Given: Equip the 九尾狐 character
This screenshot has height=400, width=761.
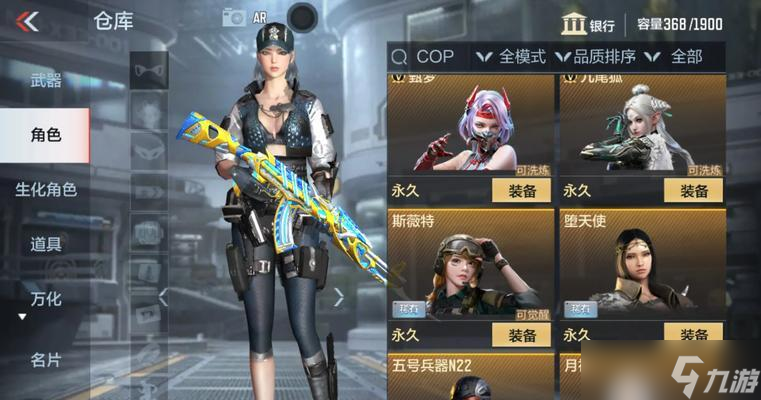Looking at the screenshot, I should [x=694, y=190].
